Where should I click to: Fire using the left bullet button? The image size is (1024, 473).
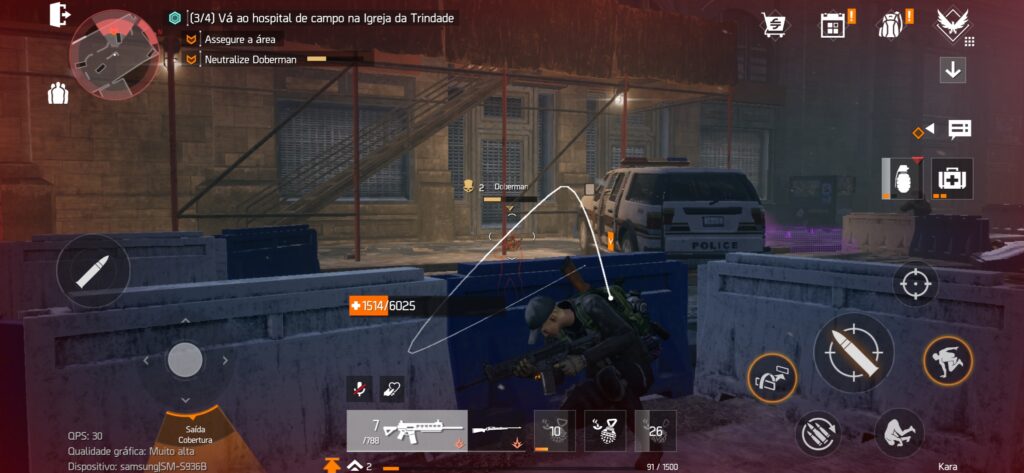(x=93, y=271)
